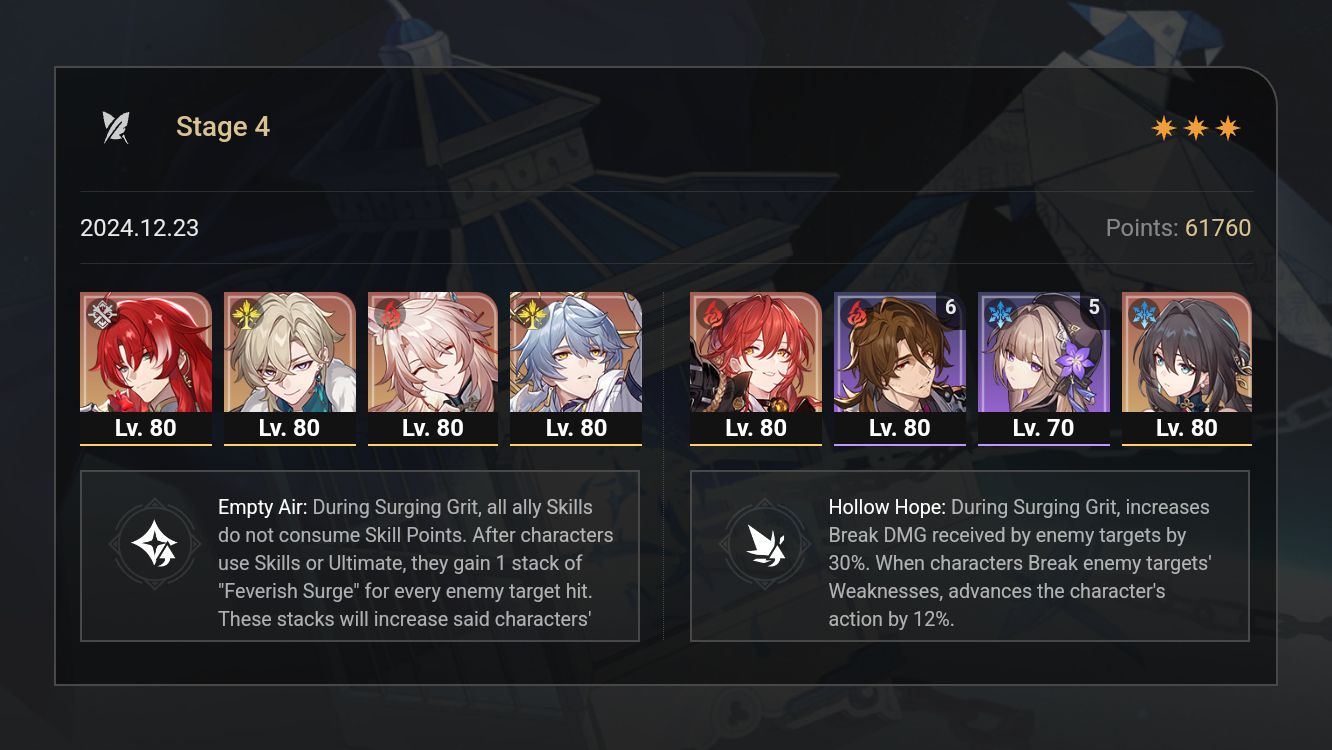Viewport: 1332px width, 750px height.
Task: Select the first star rating
Action: (x=1166, y=127)
